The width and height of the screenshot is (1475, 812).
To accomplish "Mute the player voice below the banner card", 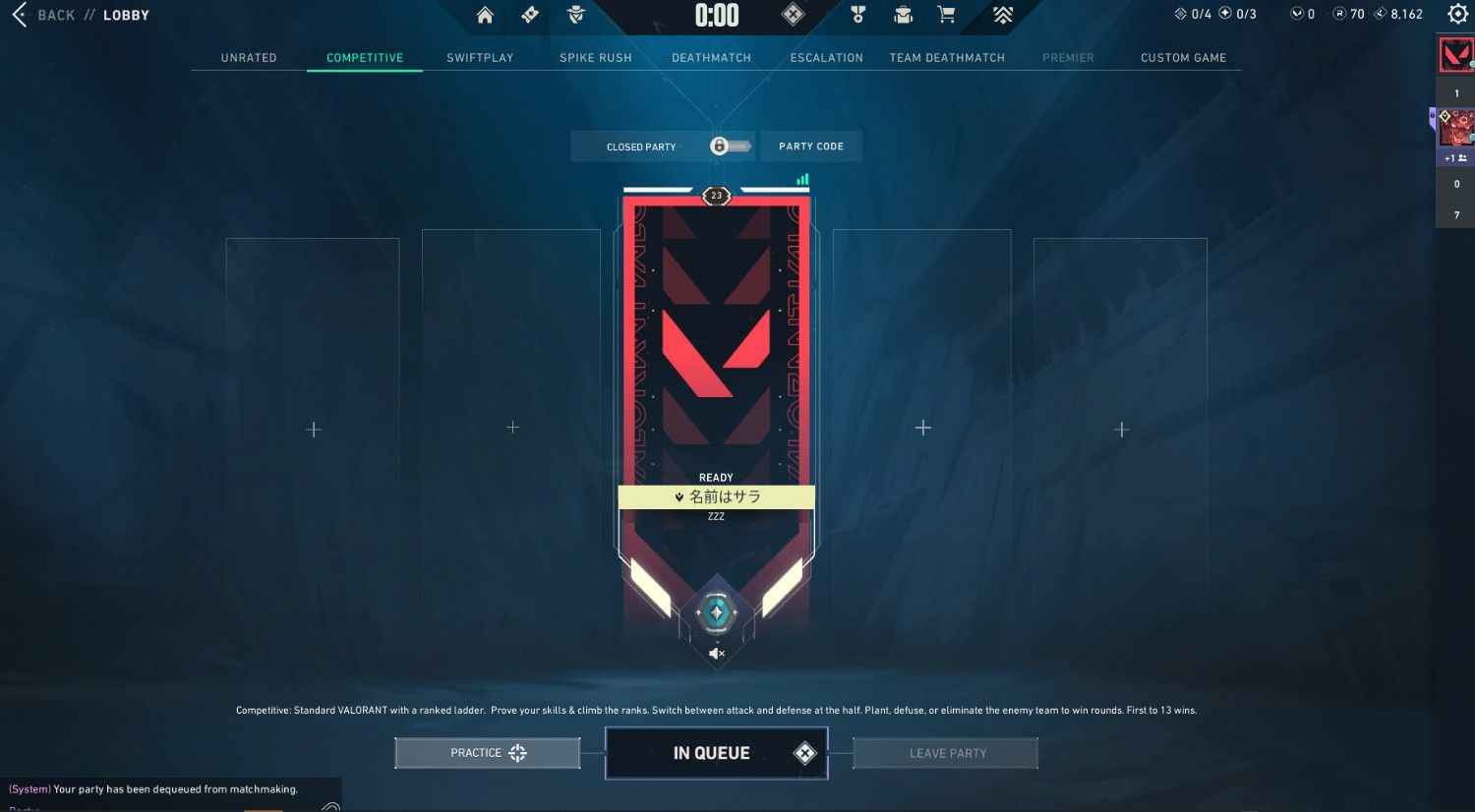I will [x=716, y=653].
